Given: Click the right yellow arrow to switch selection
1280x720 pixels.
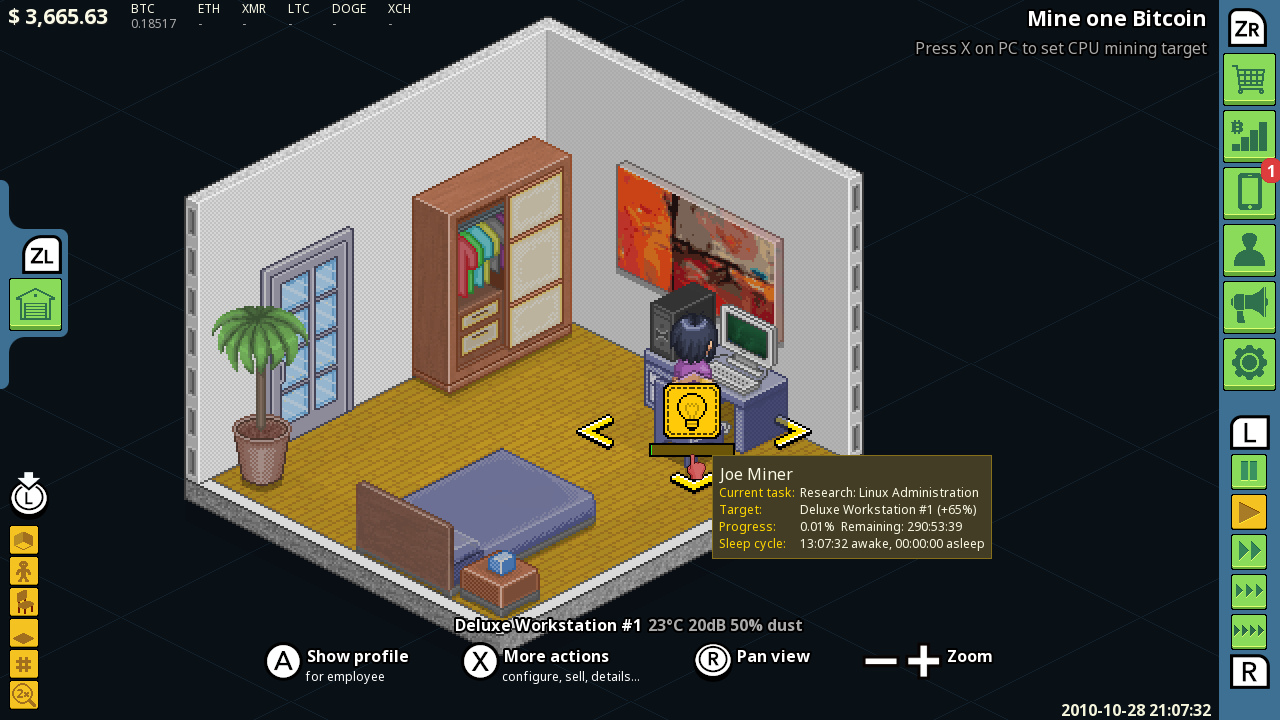Looking at the screenshot, I should pos(791,432).
